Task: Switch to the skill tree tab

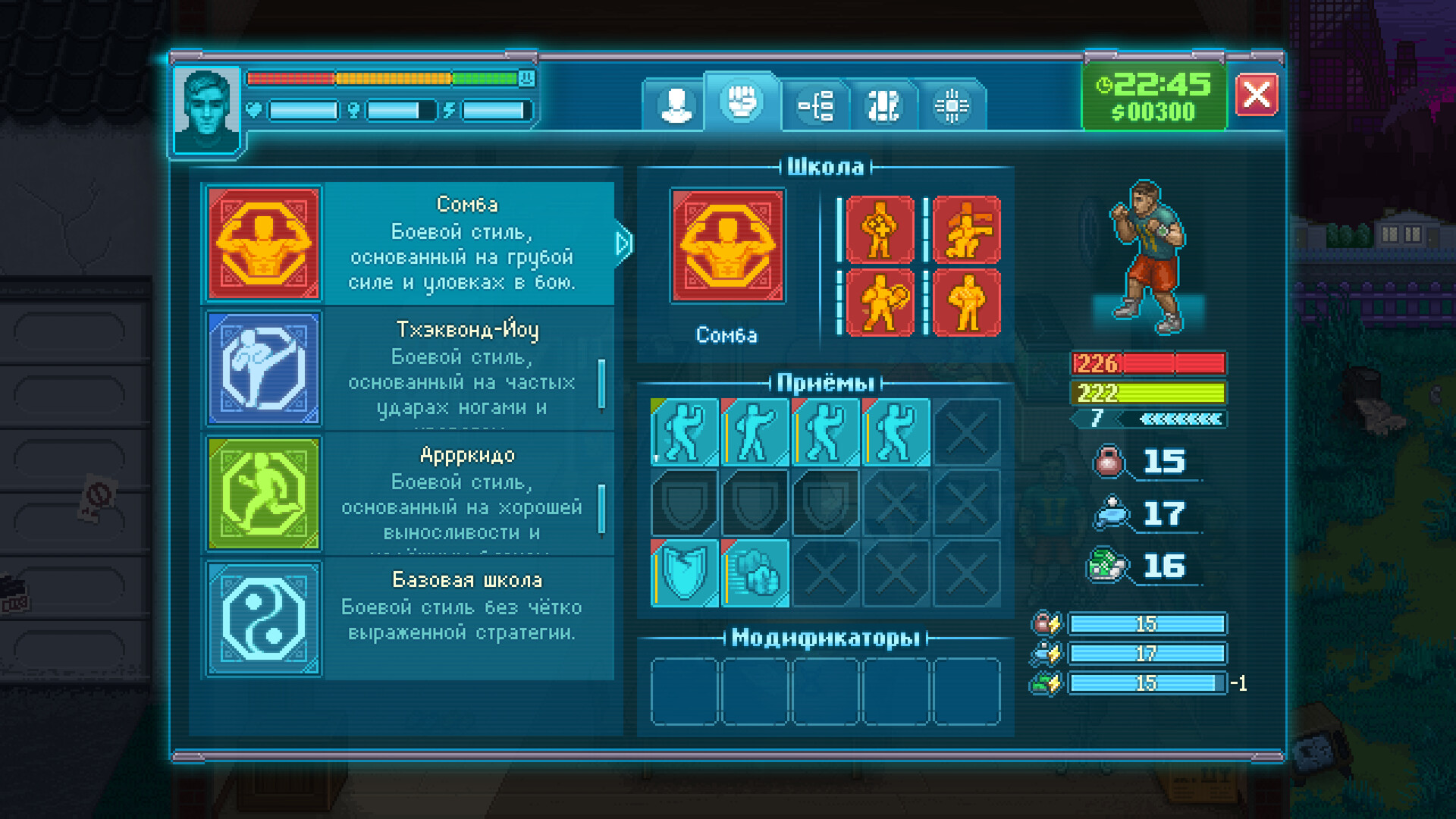Action: click(816, 105)
